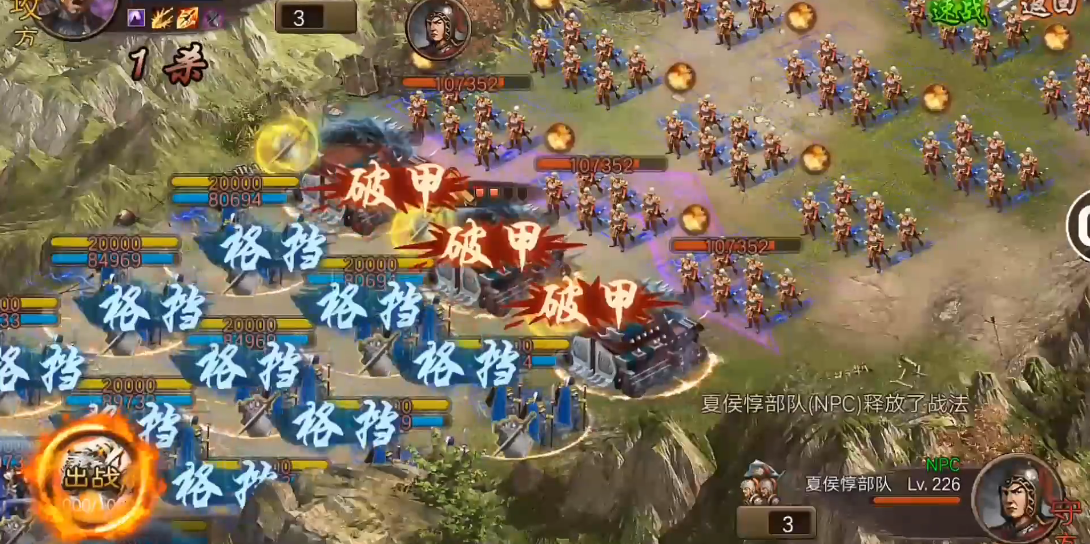The height and width of the screenshot is (544, 1090).
Task: Open the 夏侯惇 defender general portrait
Action: (x=1016, y=498)
